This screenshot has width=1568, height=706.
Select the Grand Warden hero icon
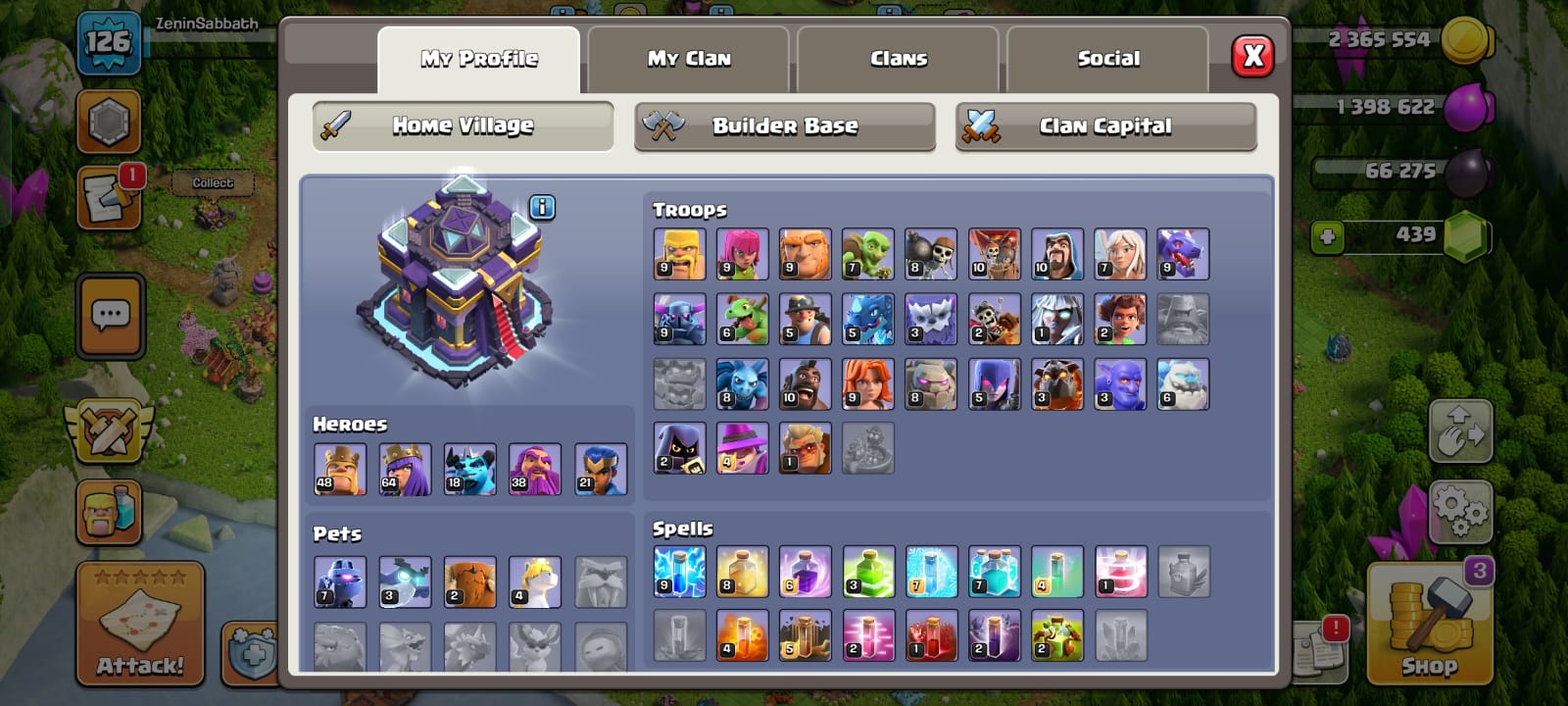535,469
